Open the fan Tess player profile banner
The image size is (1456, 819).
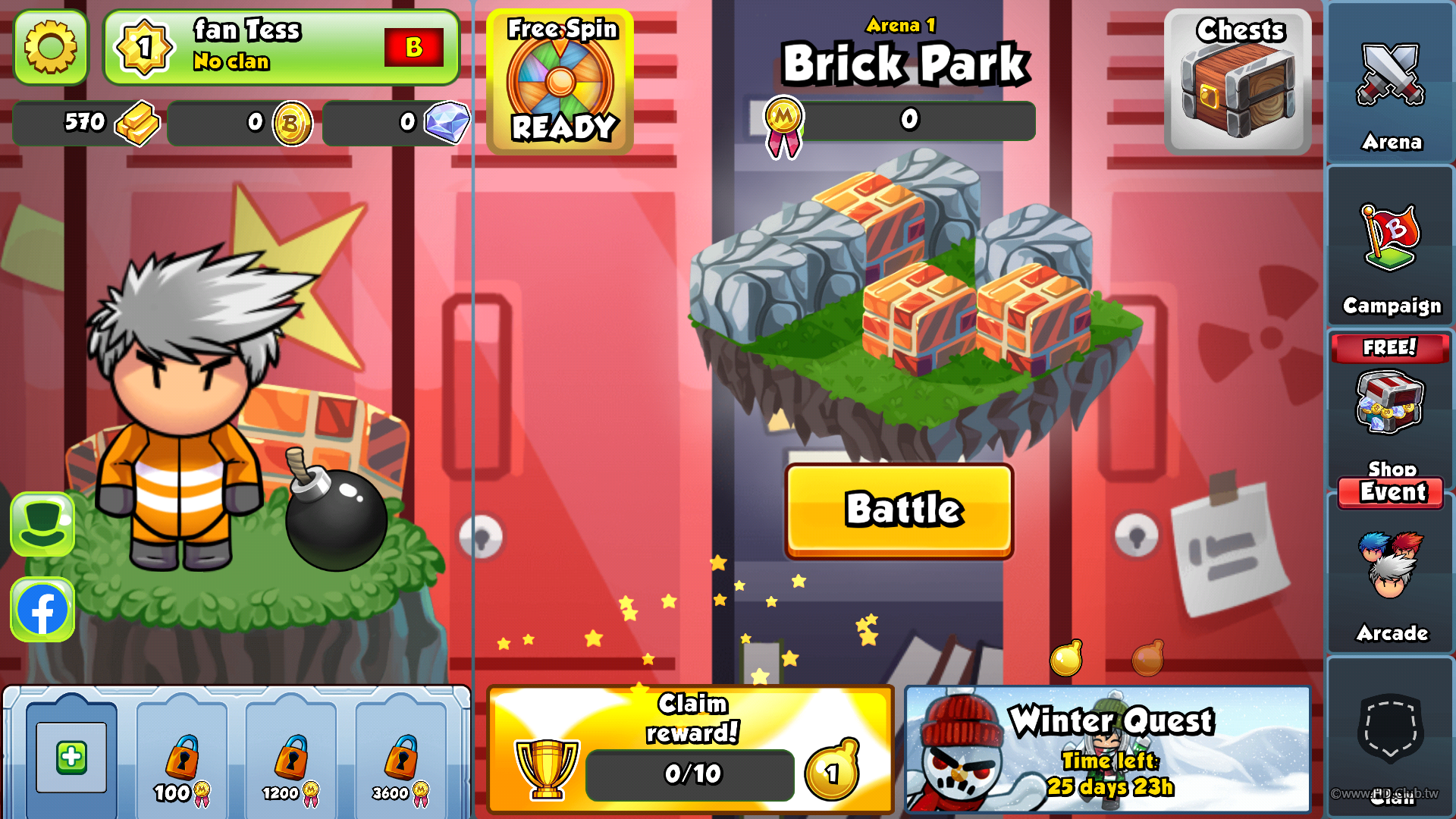tap(281, 47)
